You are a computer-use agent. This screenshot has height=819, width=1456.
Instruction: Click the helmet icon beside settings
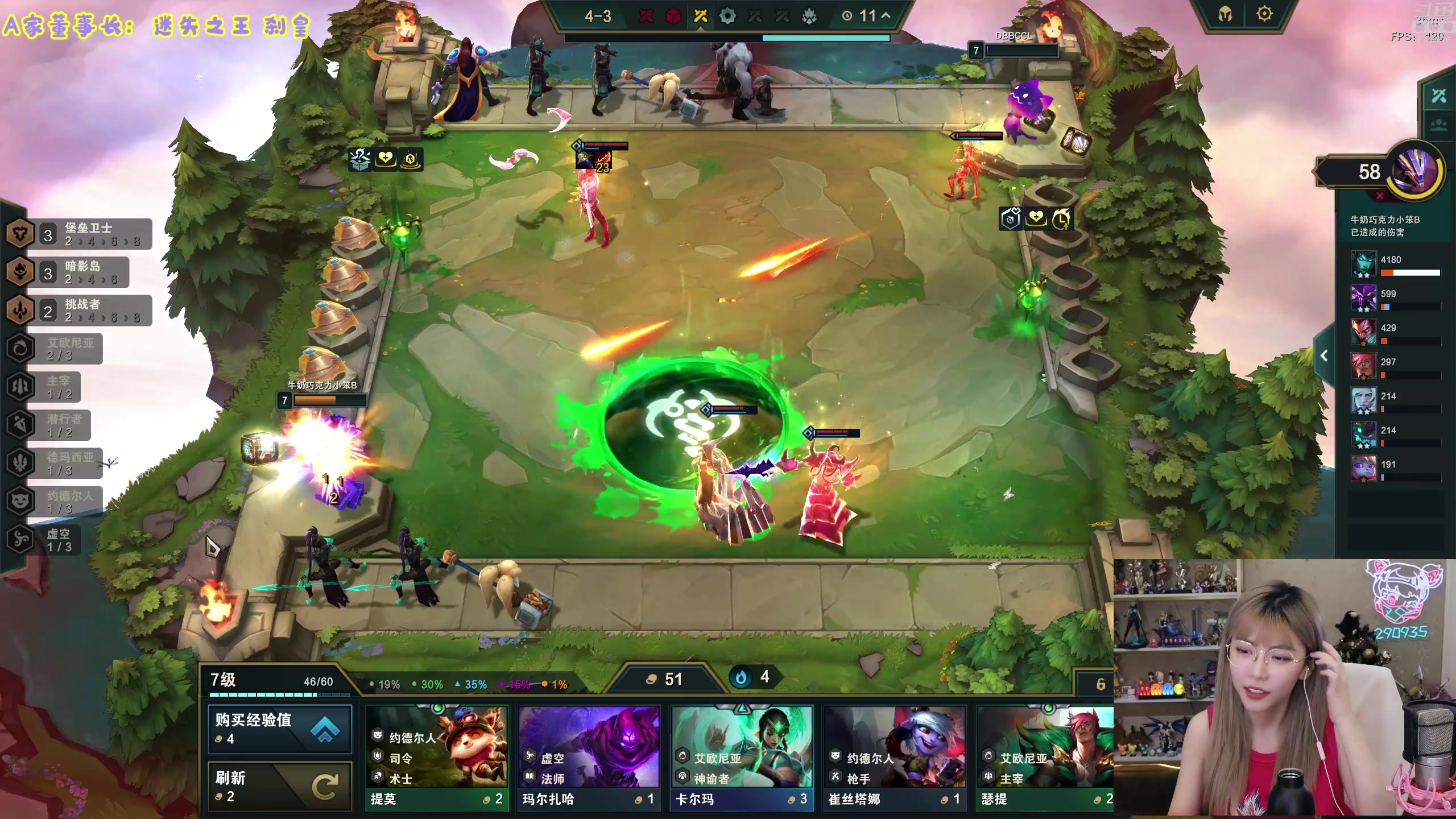[1225, 14]
